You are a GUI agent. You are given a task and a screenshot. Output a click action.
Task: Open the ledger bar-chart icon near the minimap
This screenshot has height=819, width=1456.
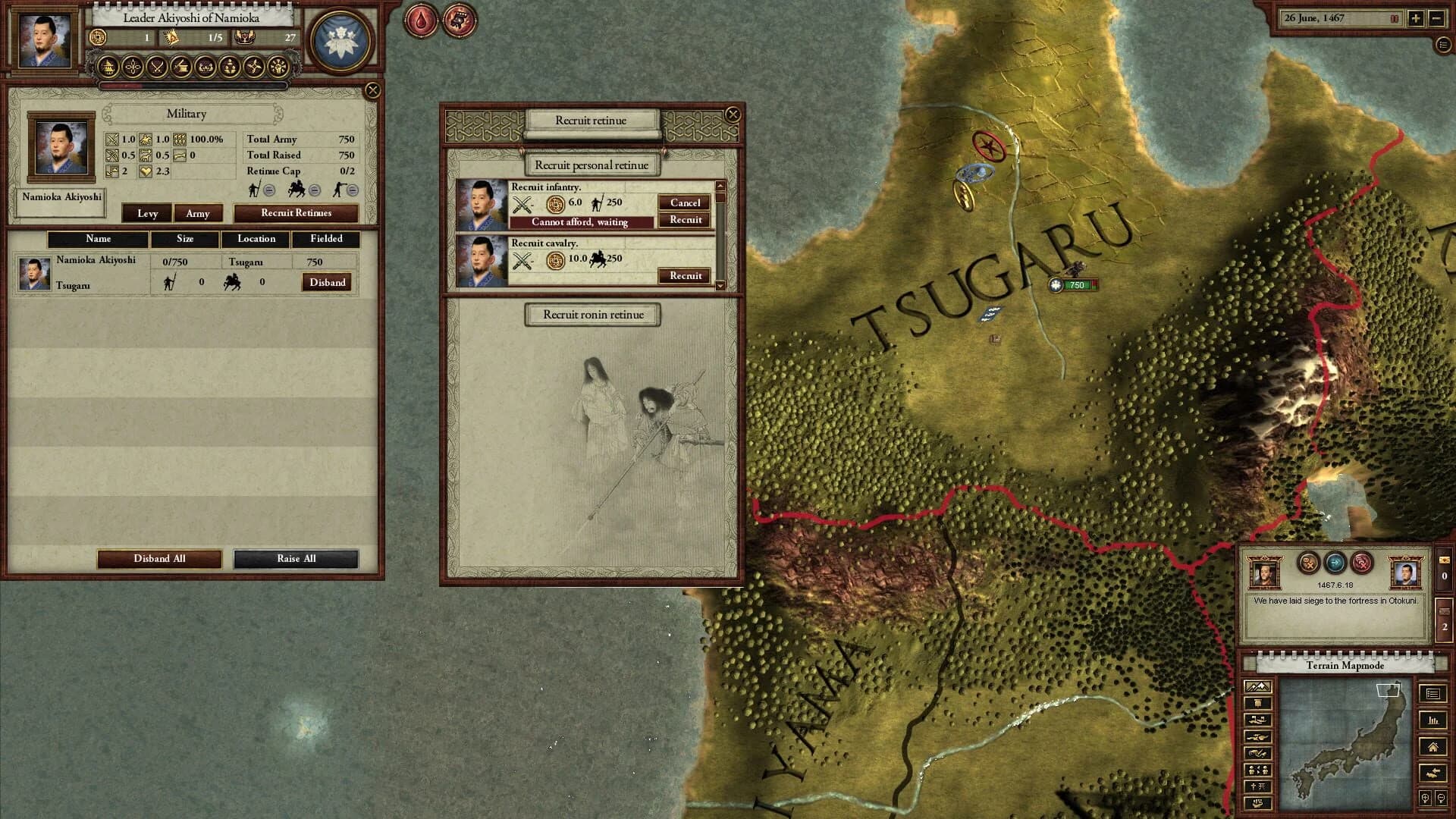point(1432,721)
